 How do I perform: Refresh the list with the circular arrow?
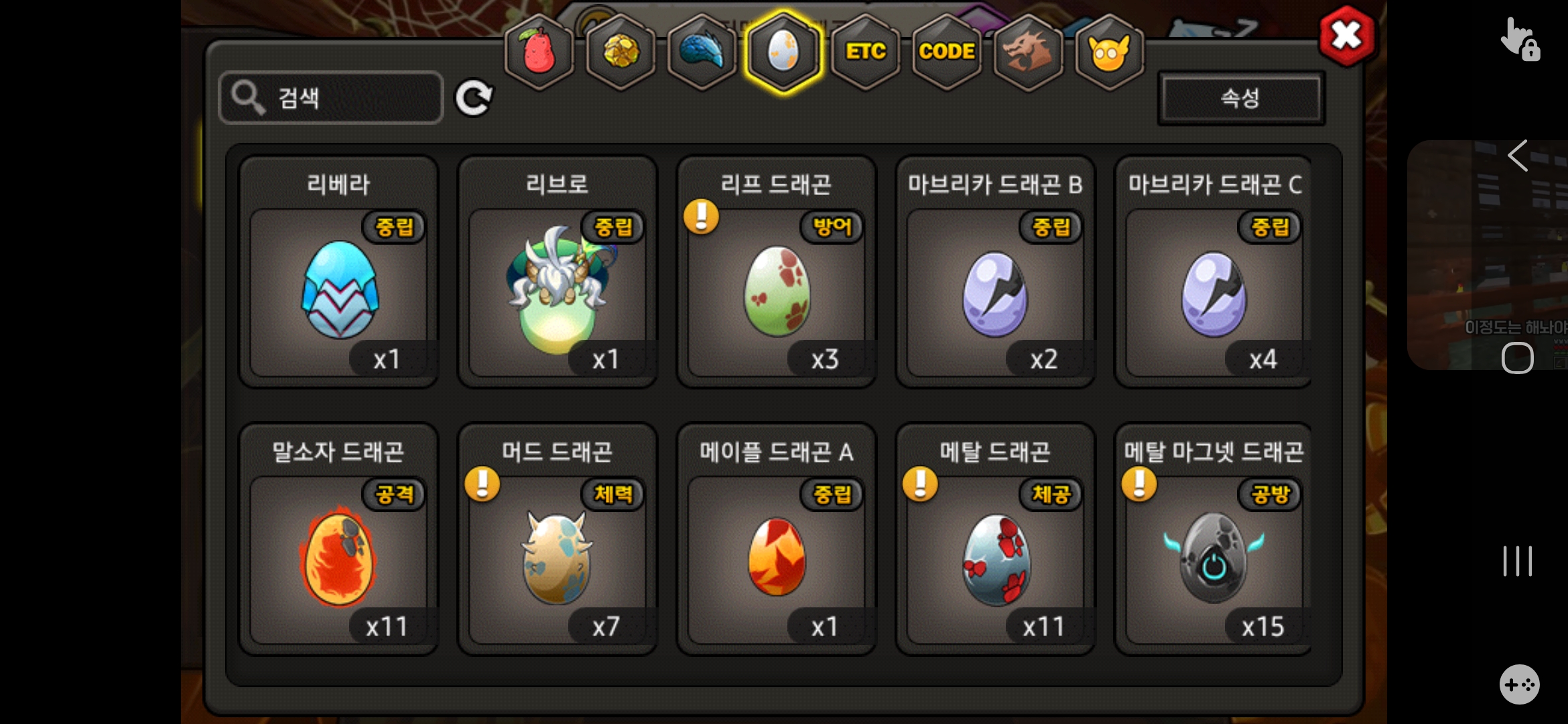click(x=474, y=98)
